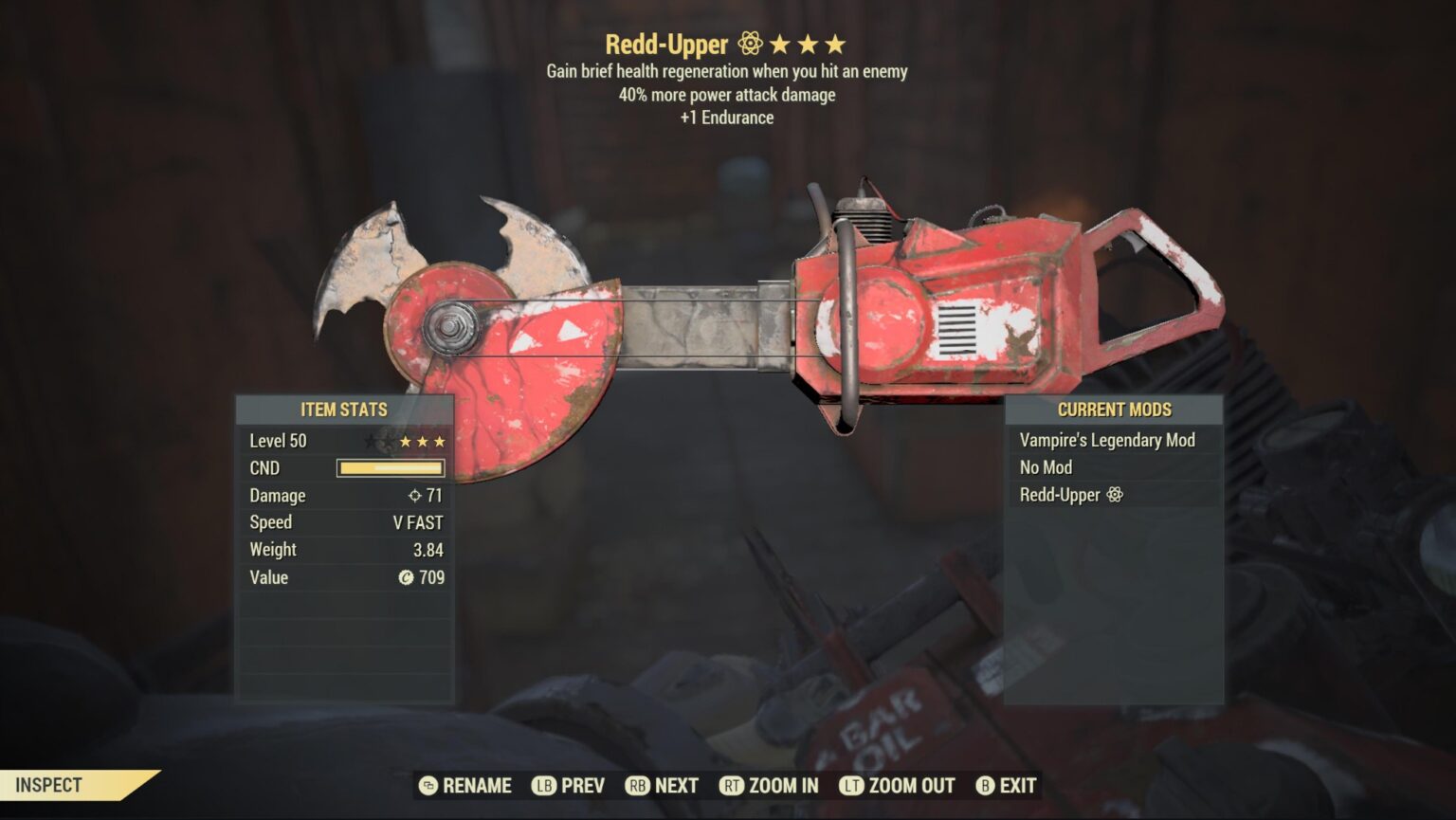Click the B prompt icon beside EXIT
1456x820 pixels.
(x=984, y=785)
